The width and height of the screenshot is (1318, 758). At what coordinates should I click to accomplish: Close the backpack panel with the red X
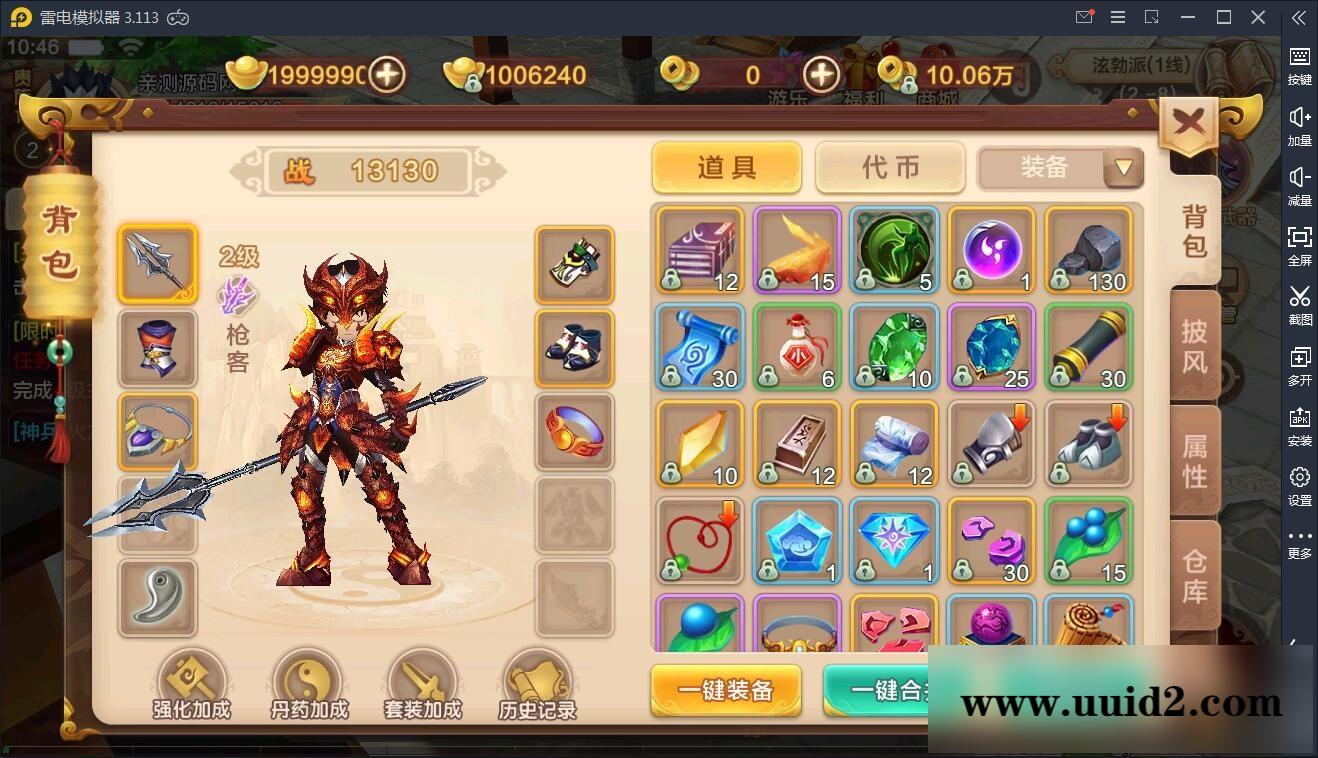(1188, 120)
